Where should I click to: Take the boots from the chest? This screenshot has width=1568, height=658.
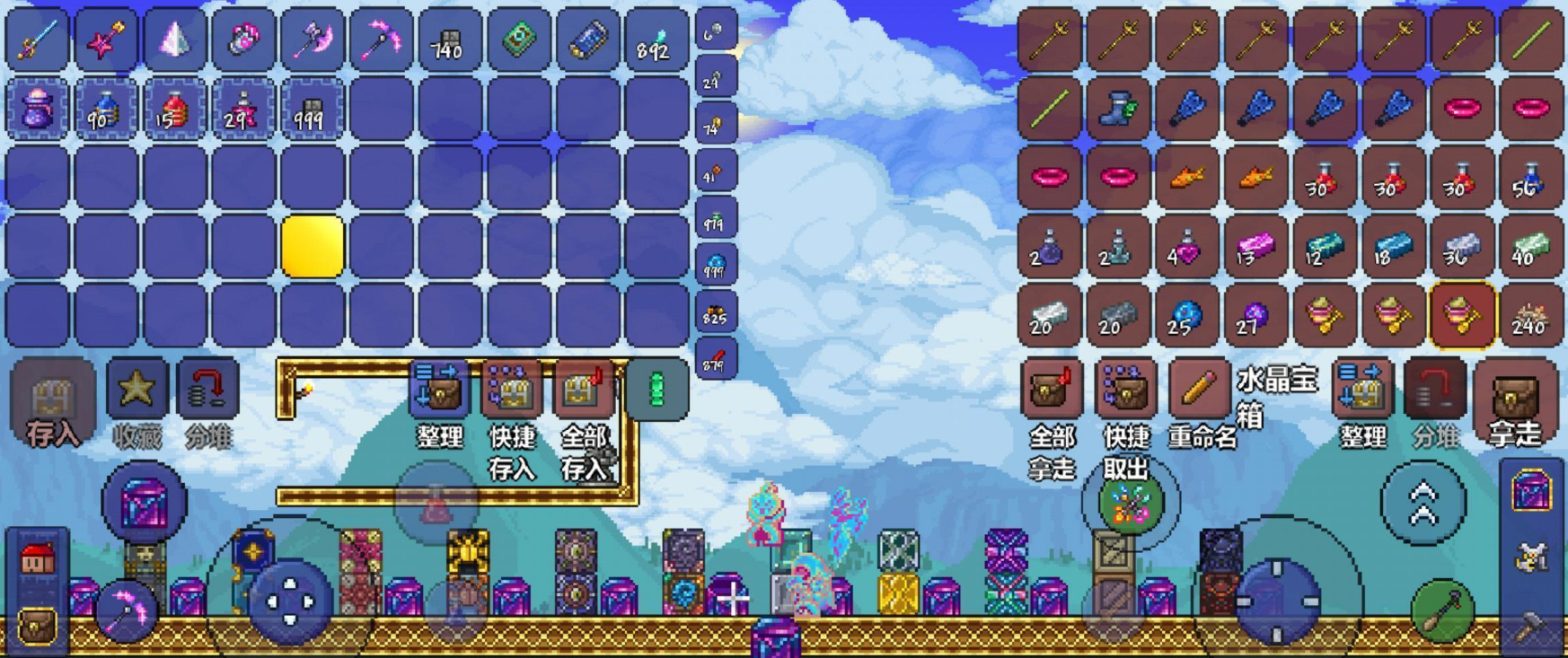[1118, 109]
